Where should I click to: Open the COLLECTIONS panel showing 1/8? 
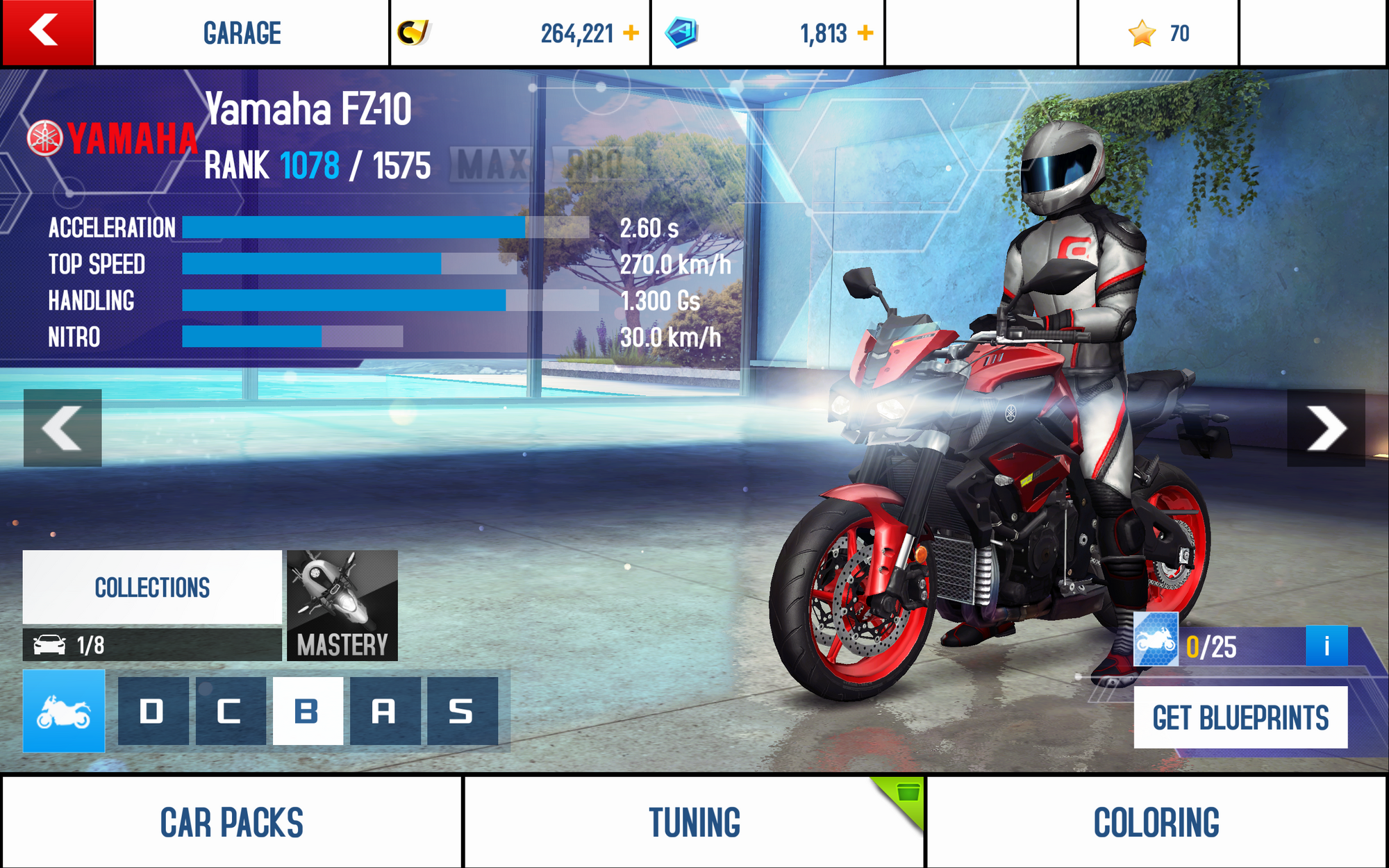click(151, 587)
